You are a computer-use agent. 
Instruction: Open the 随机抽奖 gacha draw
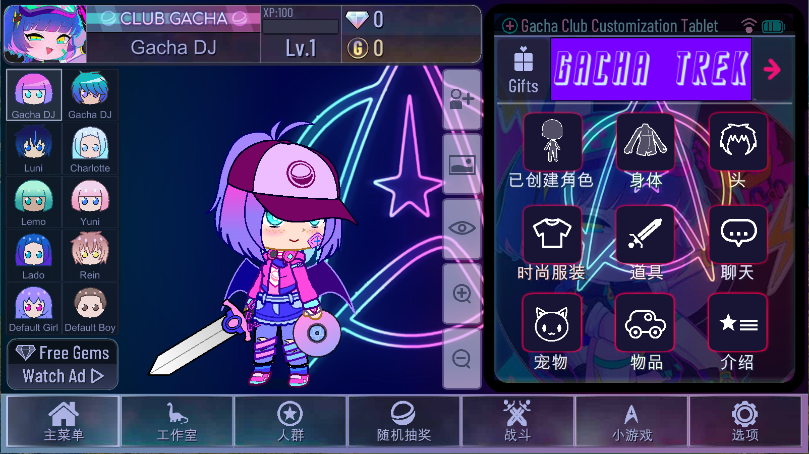pos(404,420)
